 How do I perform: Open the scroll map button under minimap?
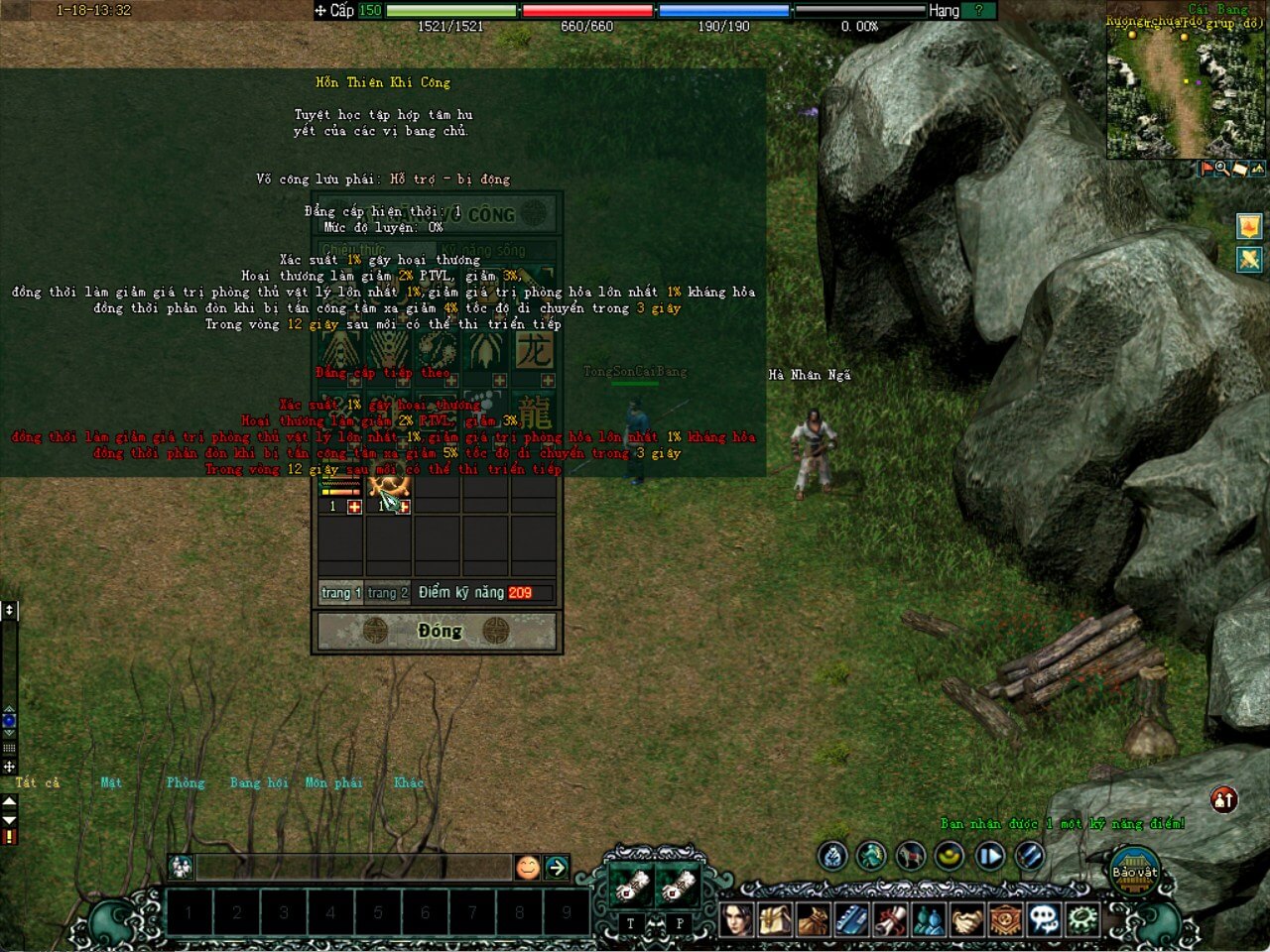[1239, 170]
